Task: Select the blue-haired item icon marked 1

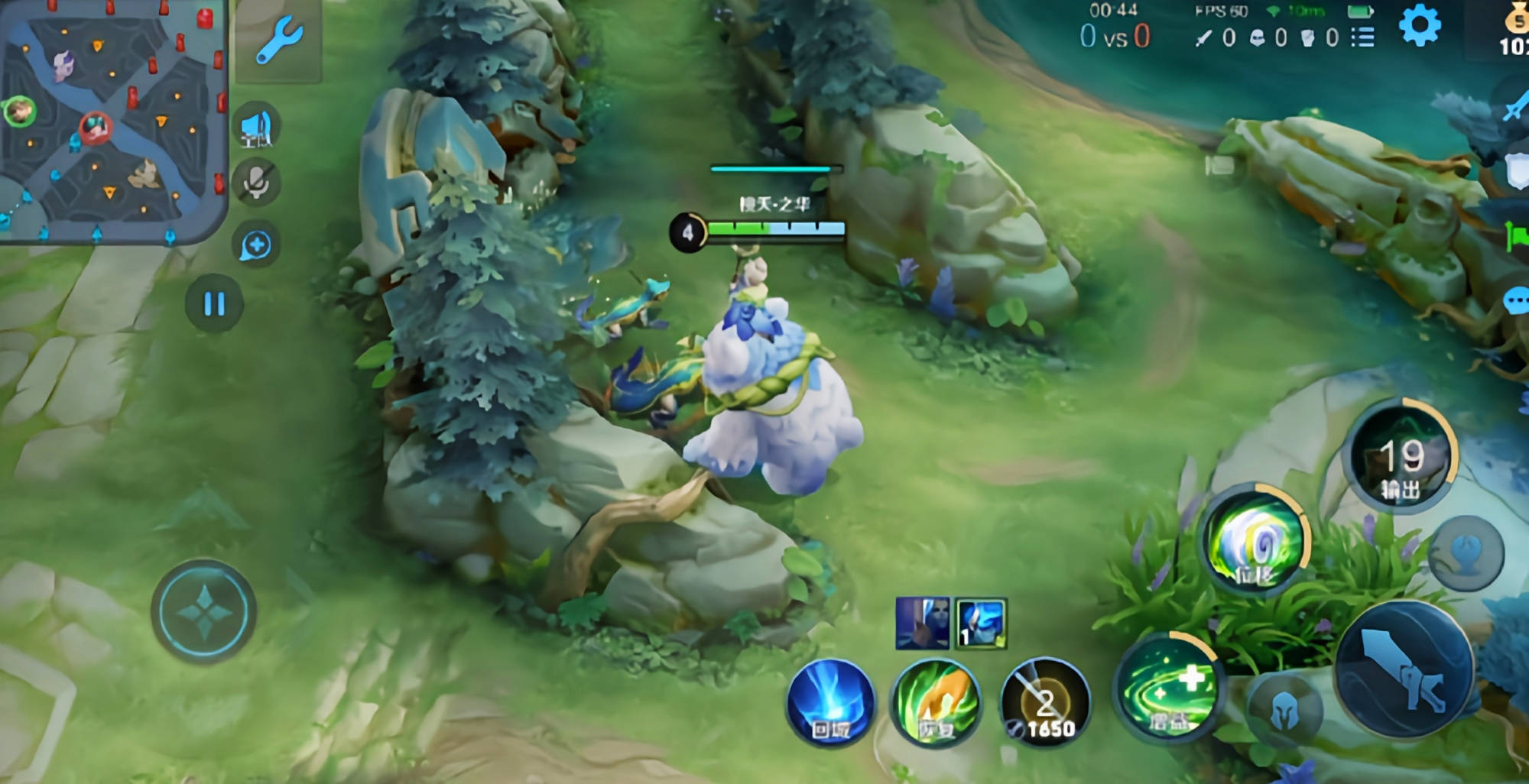Action: point(980,624)
